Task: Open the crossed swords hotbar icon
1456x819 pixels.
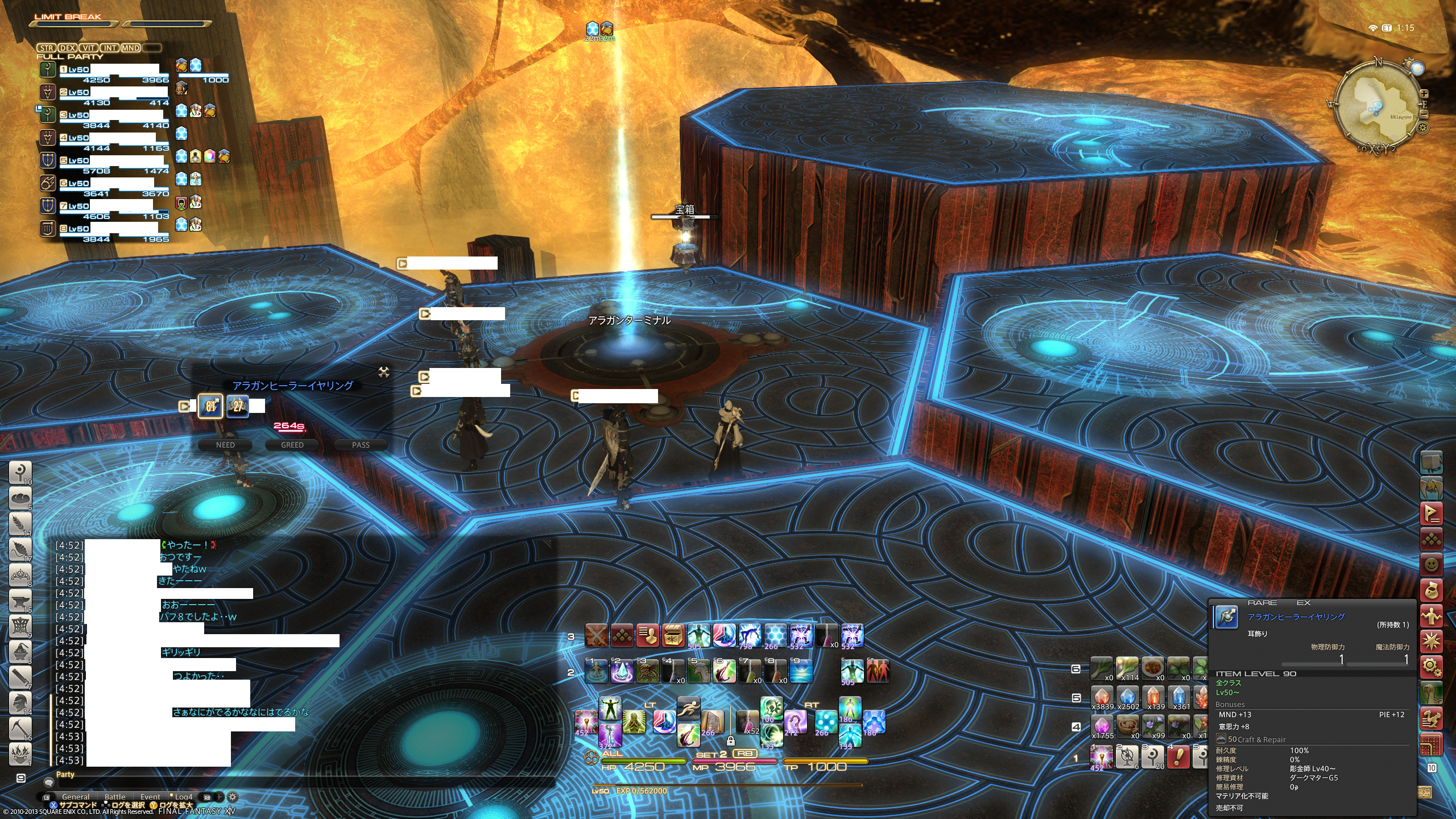Action: 597,635
